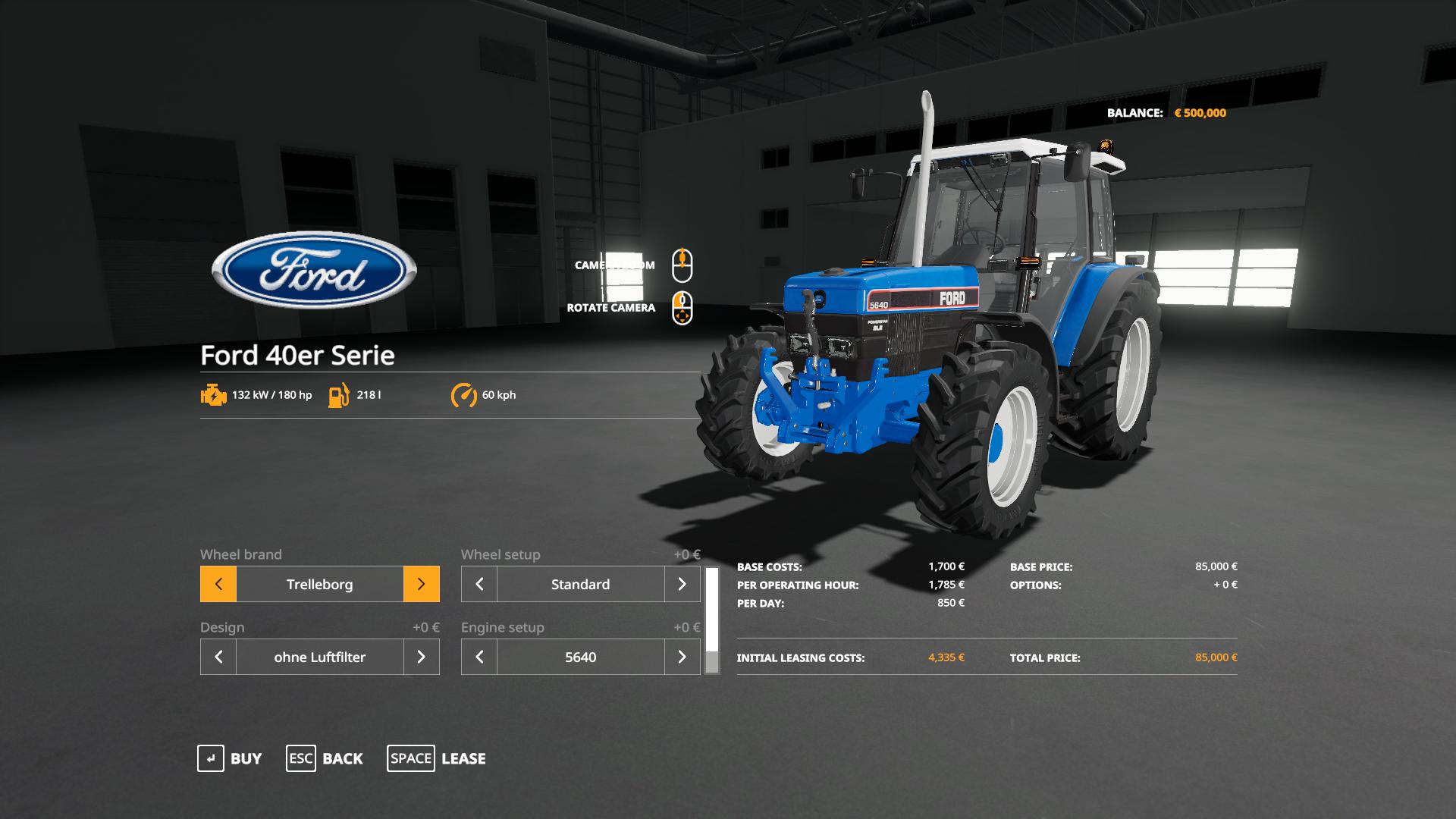Lease the tractor instead of buying
Viewport: 1456px width, 819px height.
click(437, 758)
